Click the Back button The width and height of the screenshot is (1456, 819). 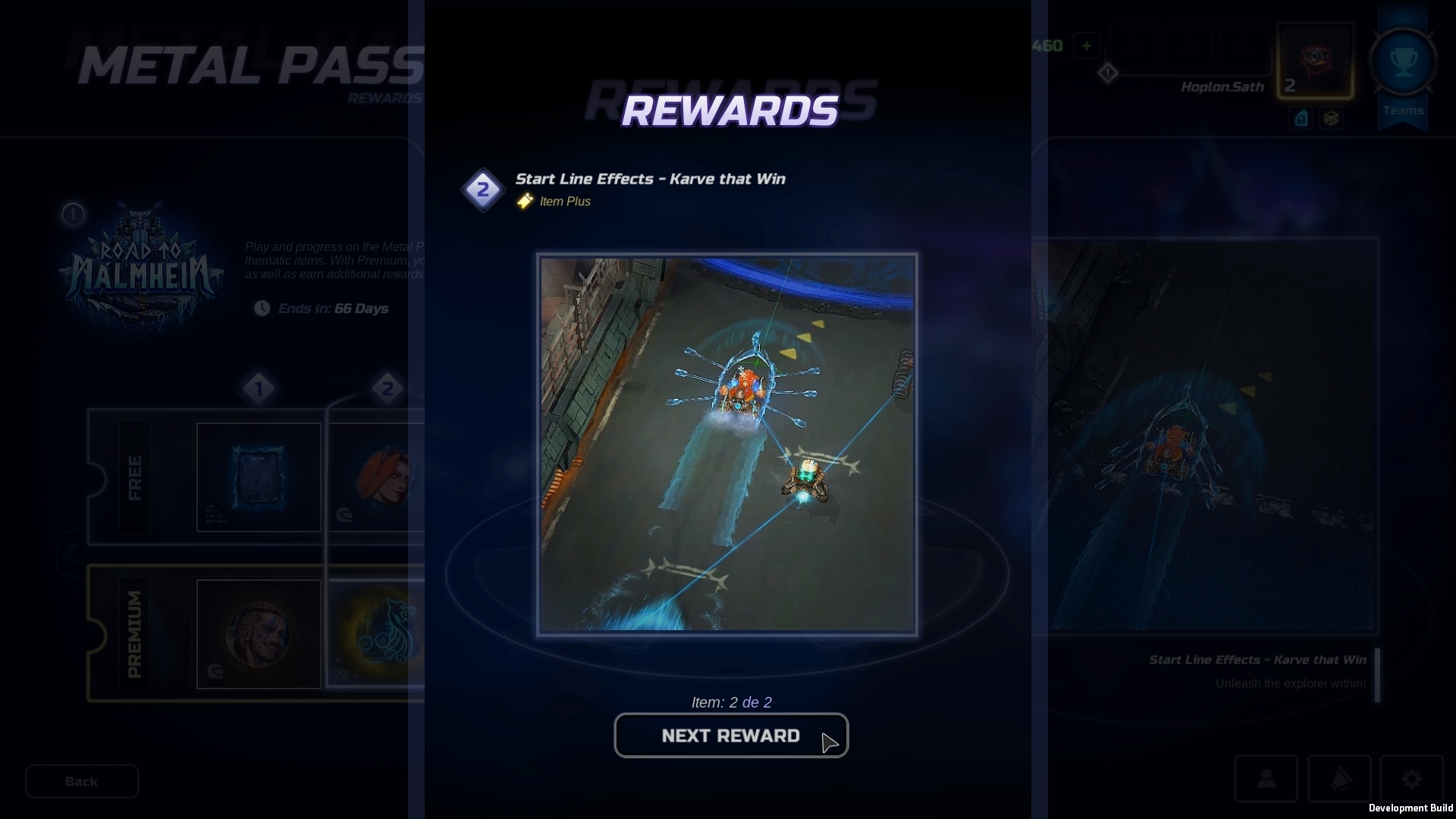coord(81,781)
